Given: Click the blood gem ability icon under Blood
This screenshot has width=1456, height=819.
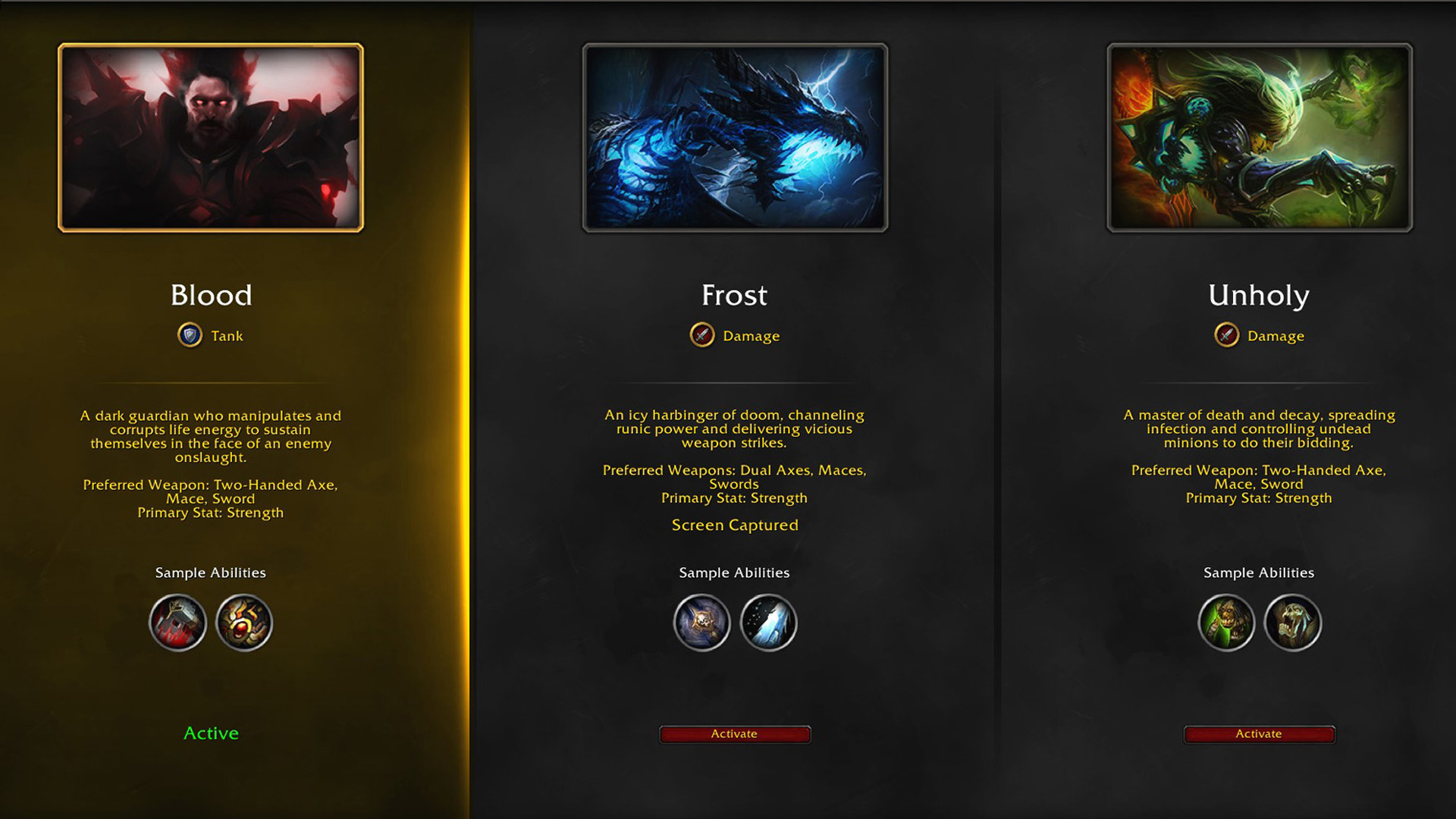Looking at the screenshot, I should tap(244, 623).
